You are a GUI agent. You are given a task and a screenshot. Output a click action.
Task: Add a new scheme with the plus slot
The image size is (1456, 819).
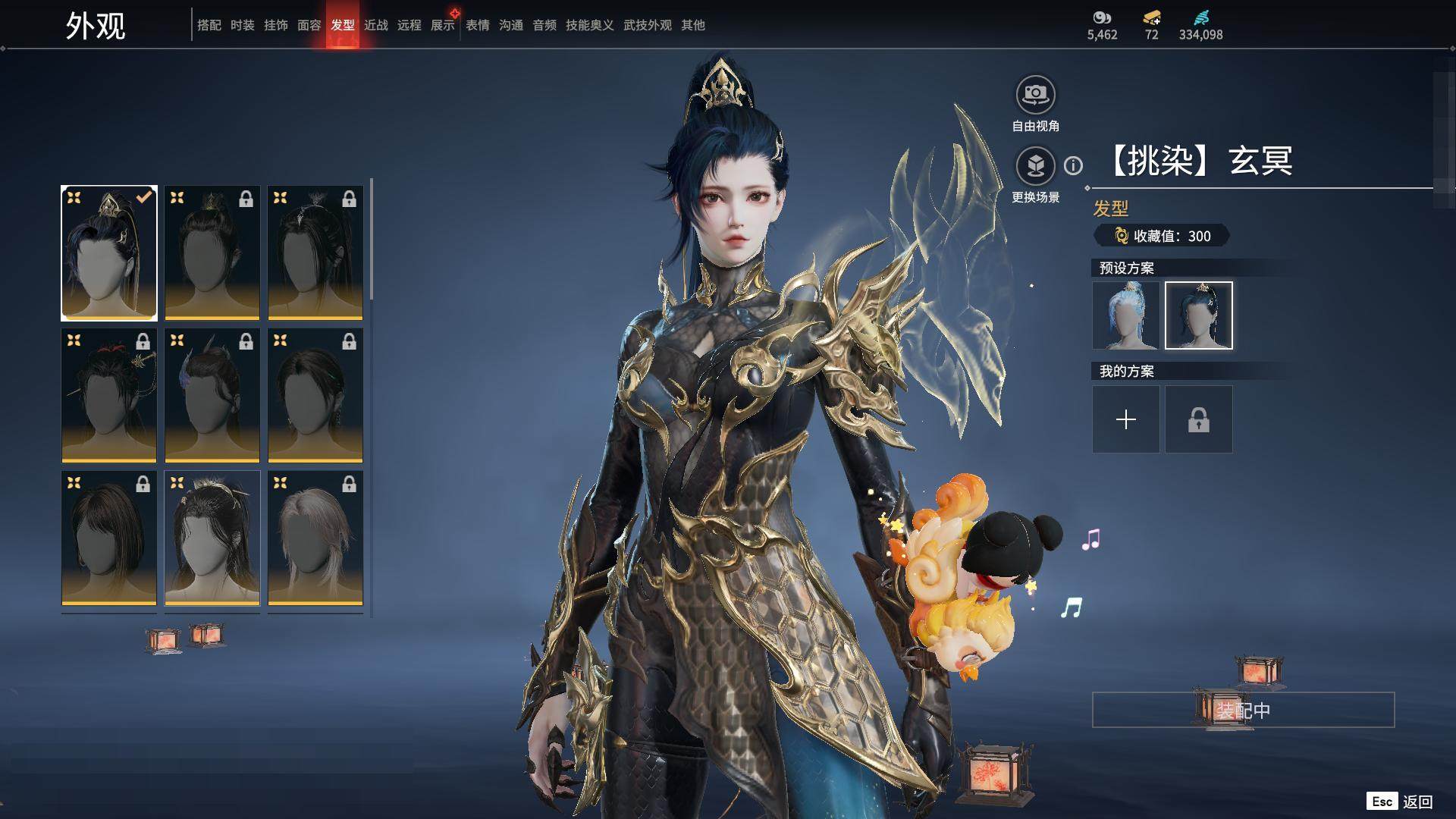click(x=1126, y=419)
